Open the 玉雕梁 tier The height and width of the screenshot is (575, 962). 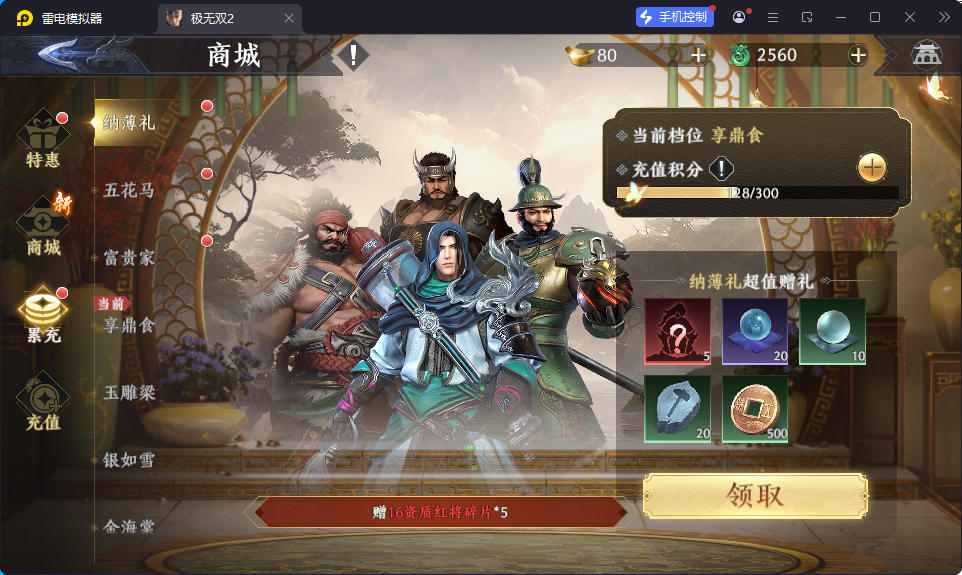130,393
